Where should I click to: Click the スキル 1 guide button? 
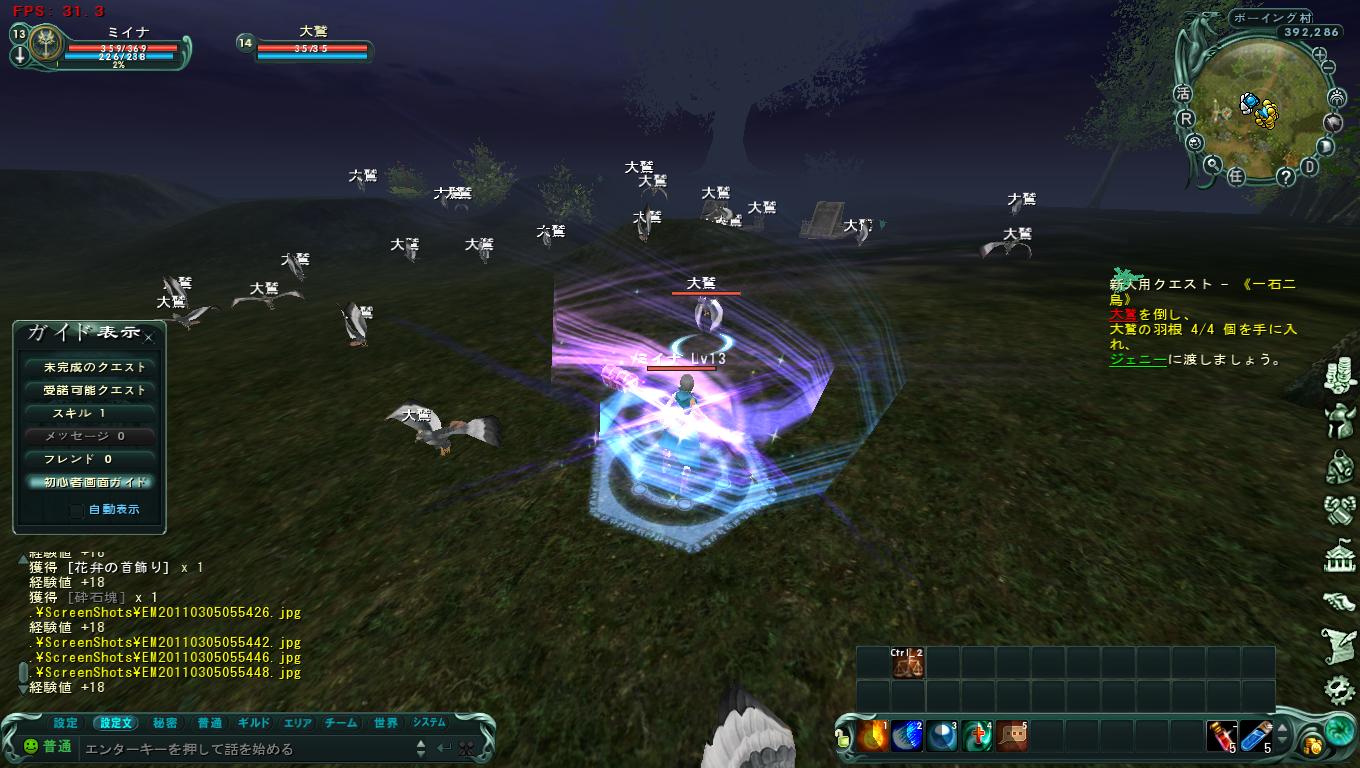90,413
